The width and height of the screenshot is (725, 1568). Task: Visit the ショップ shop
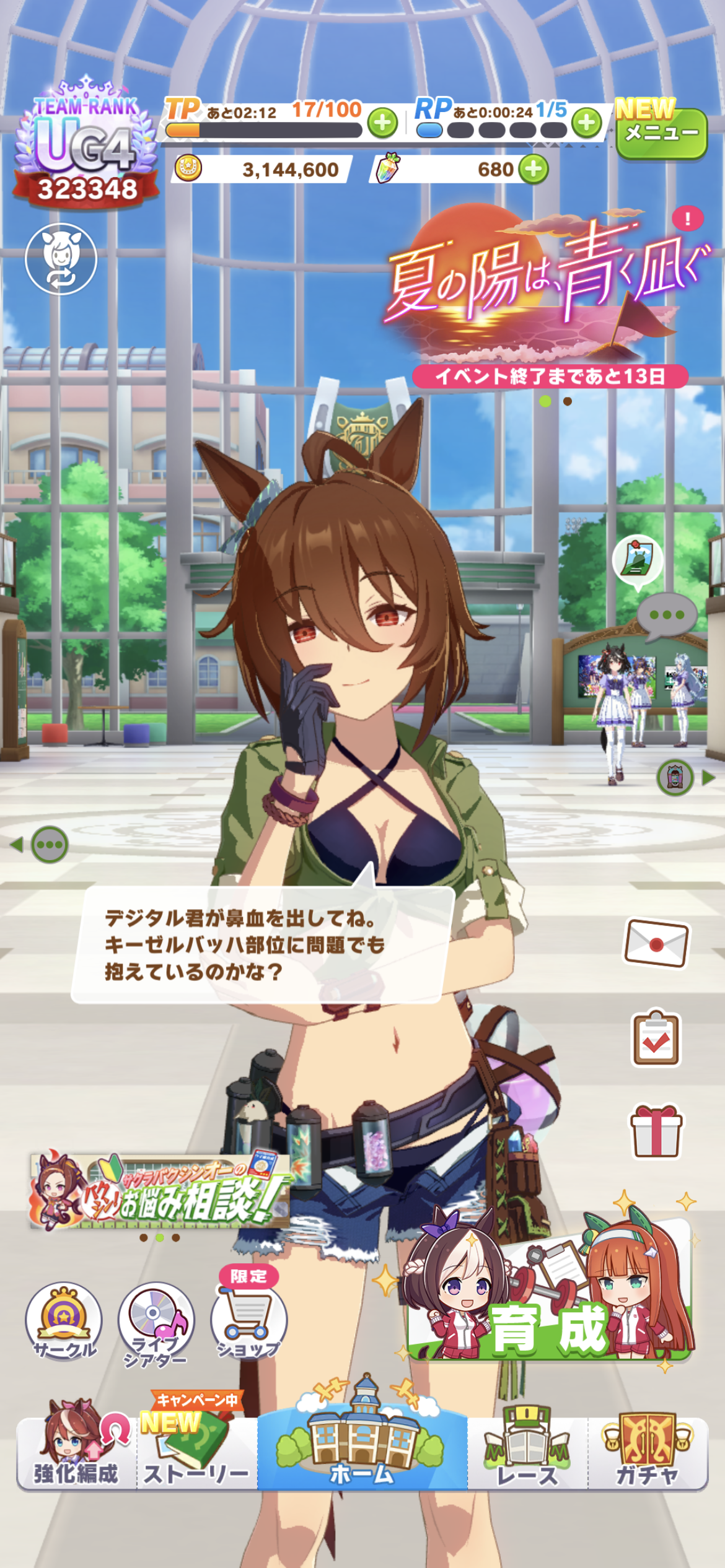tap(248, 1323)
